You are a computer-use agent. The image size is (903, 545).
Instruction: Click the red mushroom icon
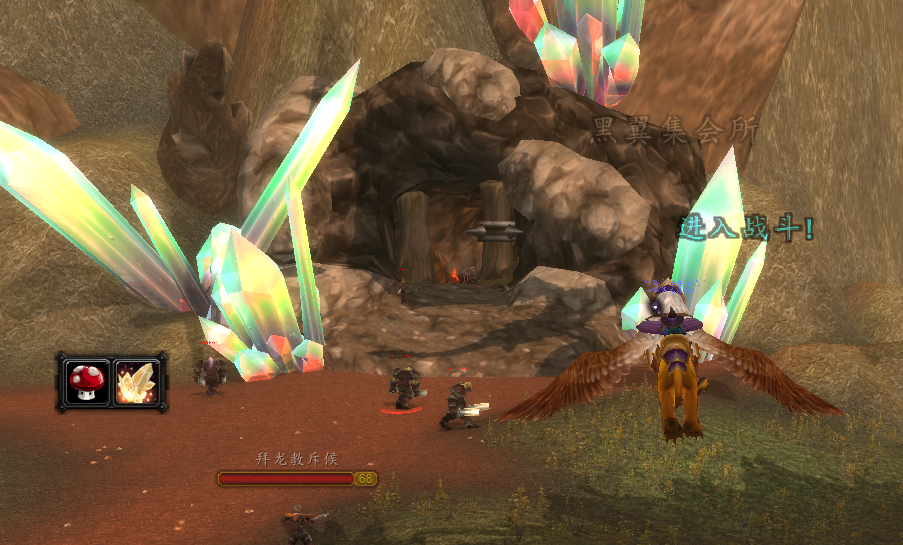84,381
